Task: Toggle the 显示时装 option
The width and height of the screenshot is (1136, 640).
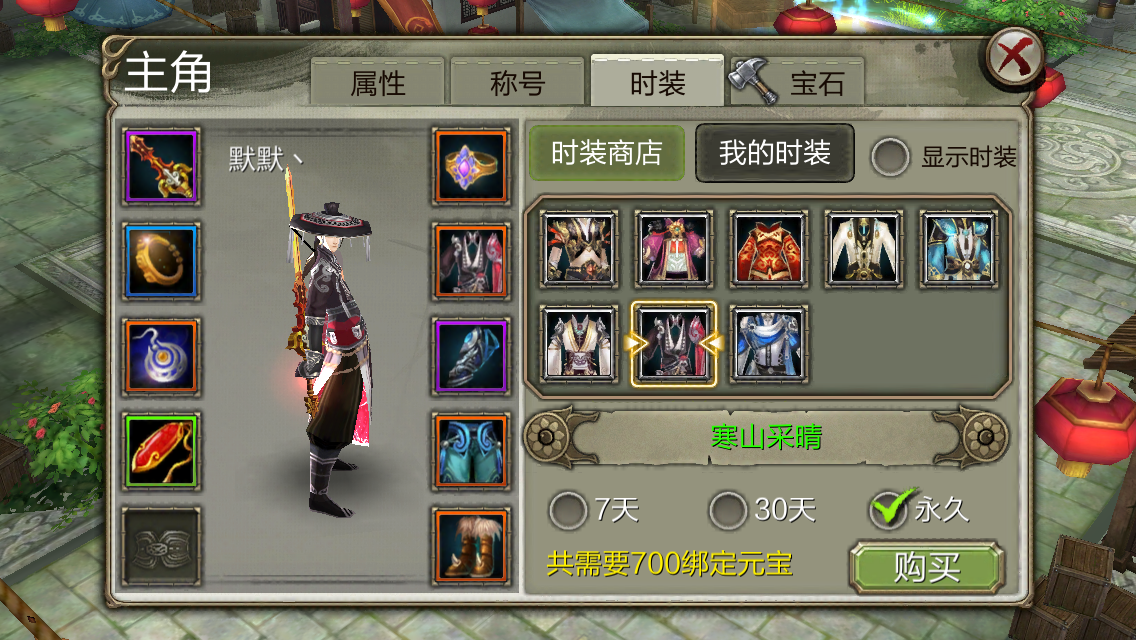Action: [890, 157]
